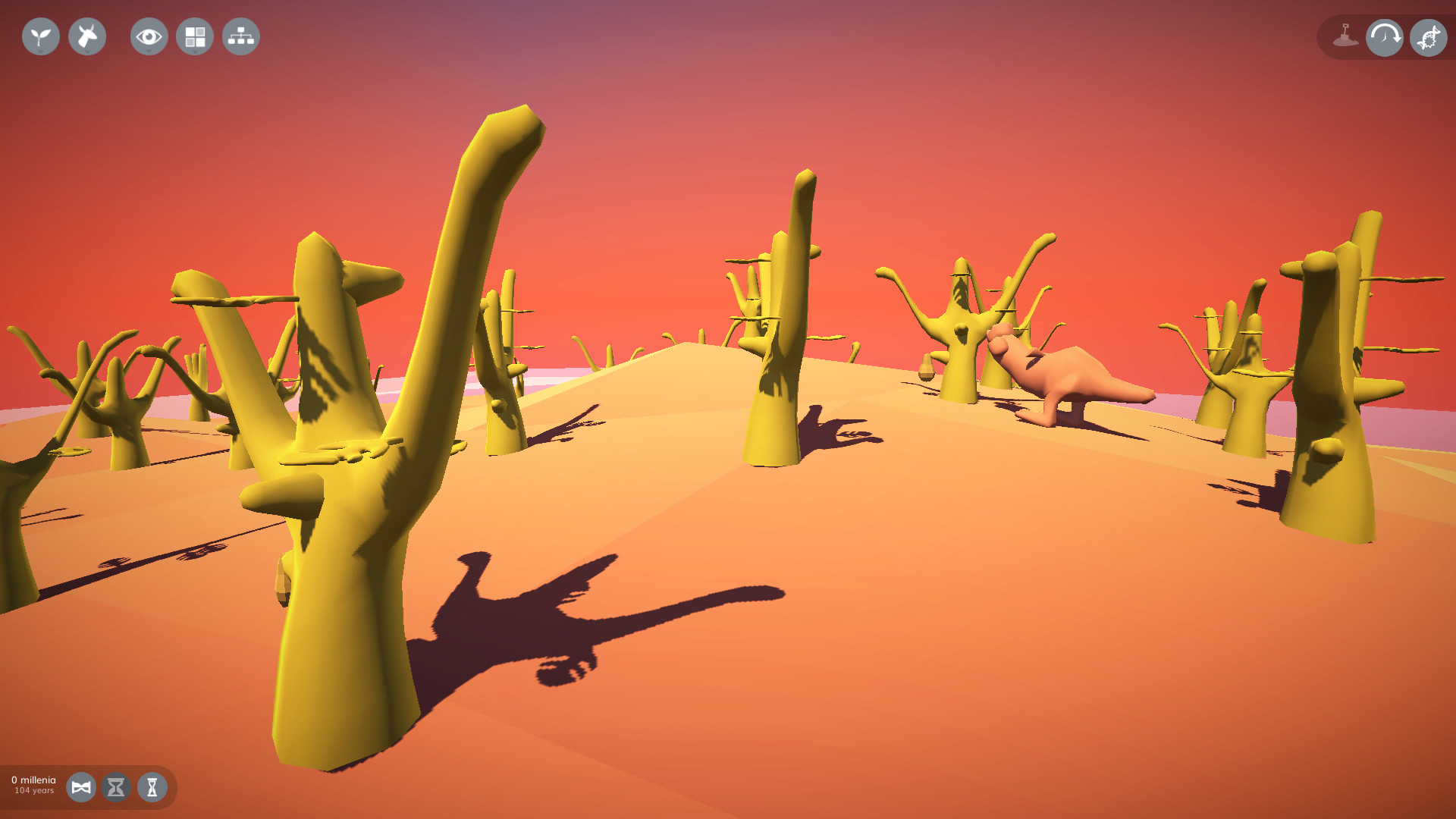Screen dimensions: 1456x819
Task: Open the history rewind clock tool
Action: coord(1384,36)
